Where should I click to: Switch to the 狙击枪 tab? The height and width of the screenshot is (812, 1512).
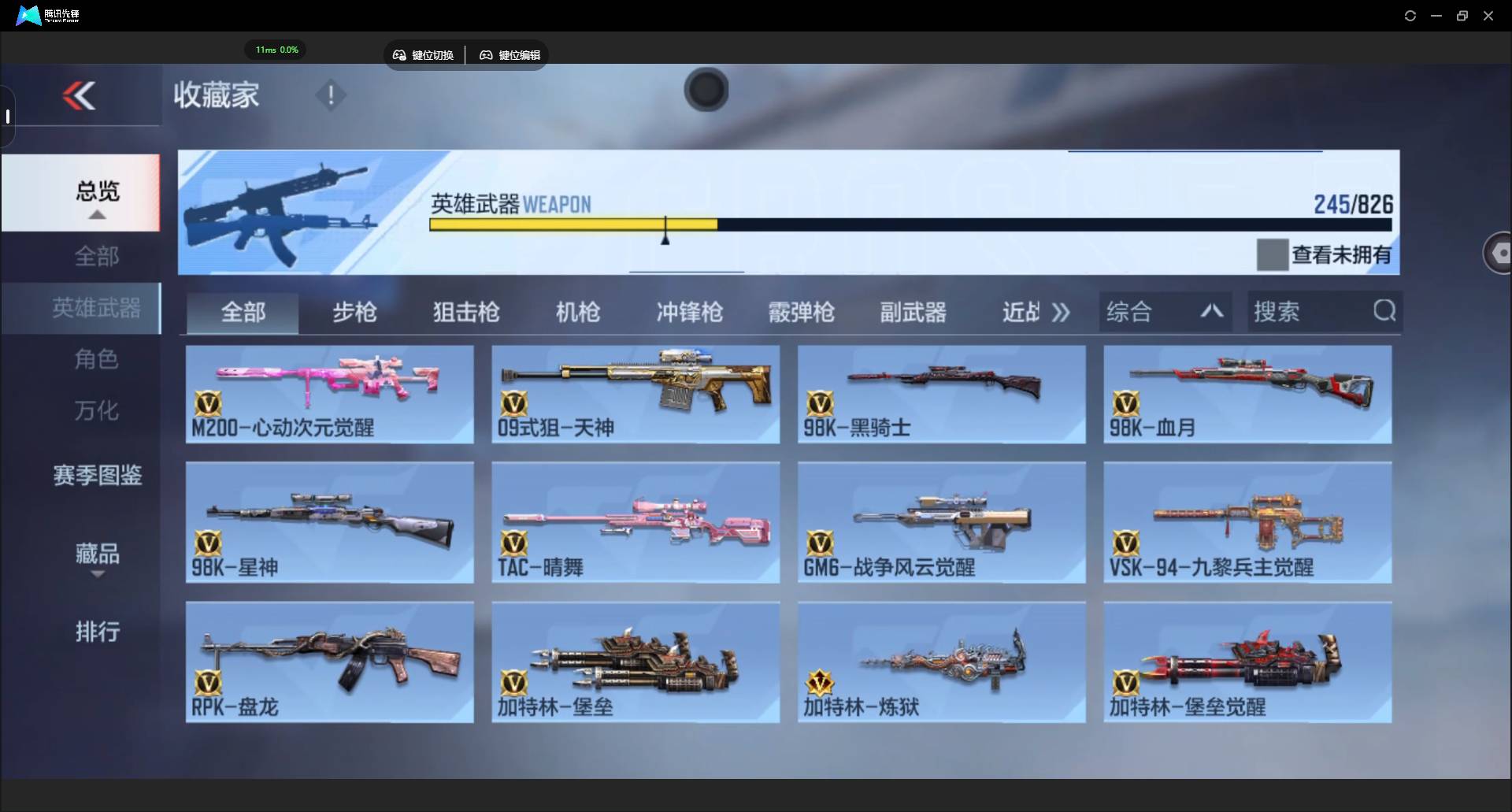(x=465, y=312)
